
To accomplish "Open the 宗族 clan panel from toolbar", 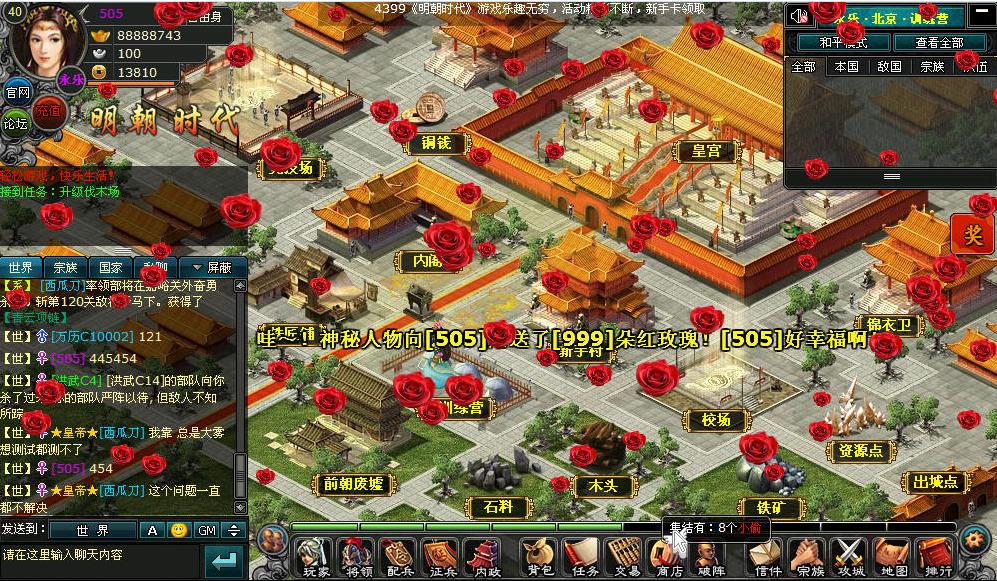I will point(808,557).
